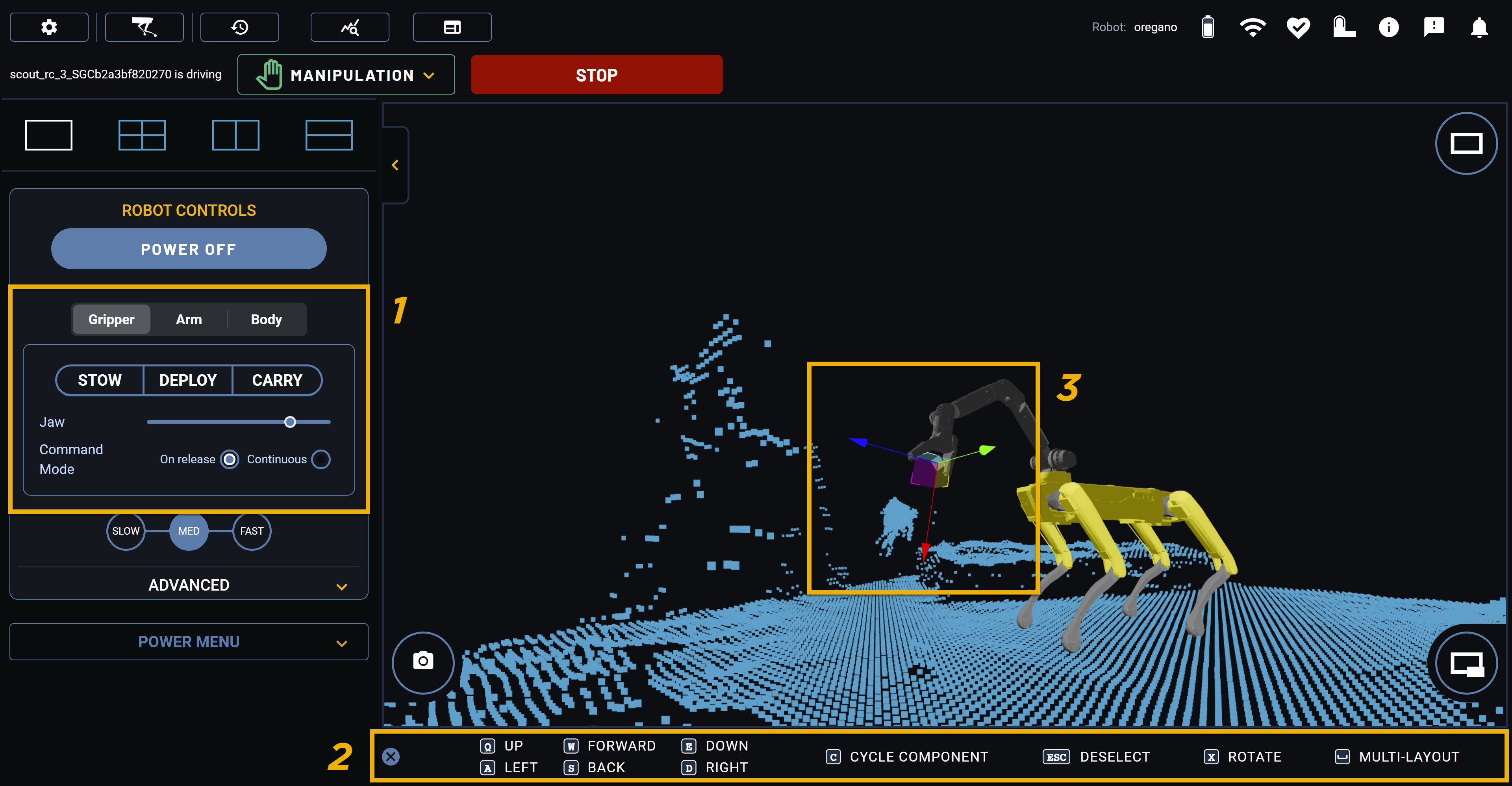Switch command mode to Continuous
This screenshot has width=1512, height=786.
point(321,459)
